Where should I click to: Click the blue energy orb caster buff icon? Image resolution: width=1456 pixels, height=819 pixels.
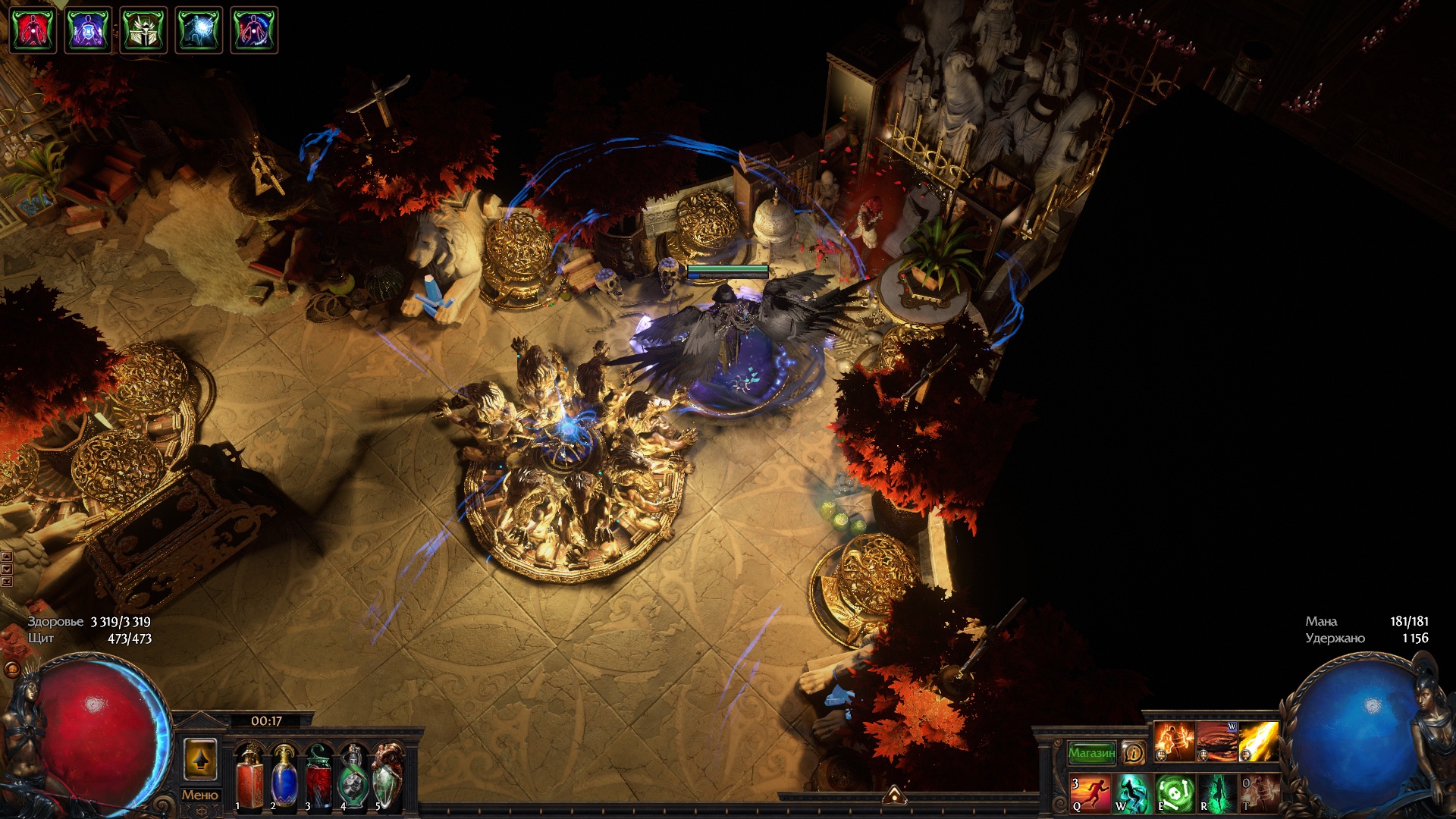click(x=199, y=30)
